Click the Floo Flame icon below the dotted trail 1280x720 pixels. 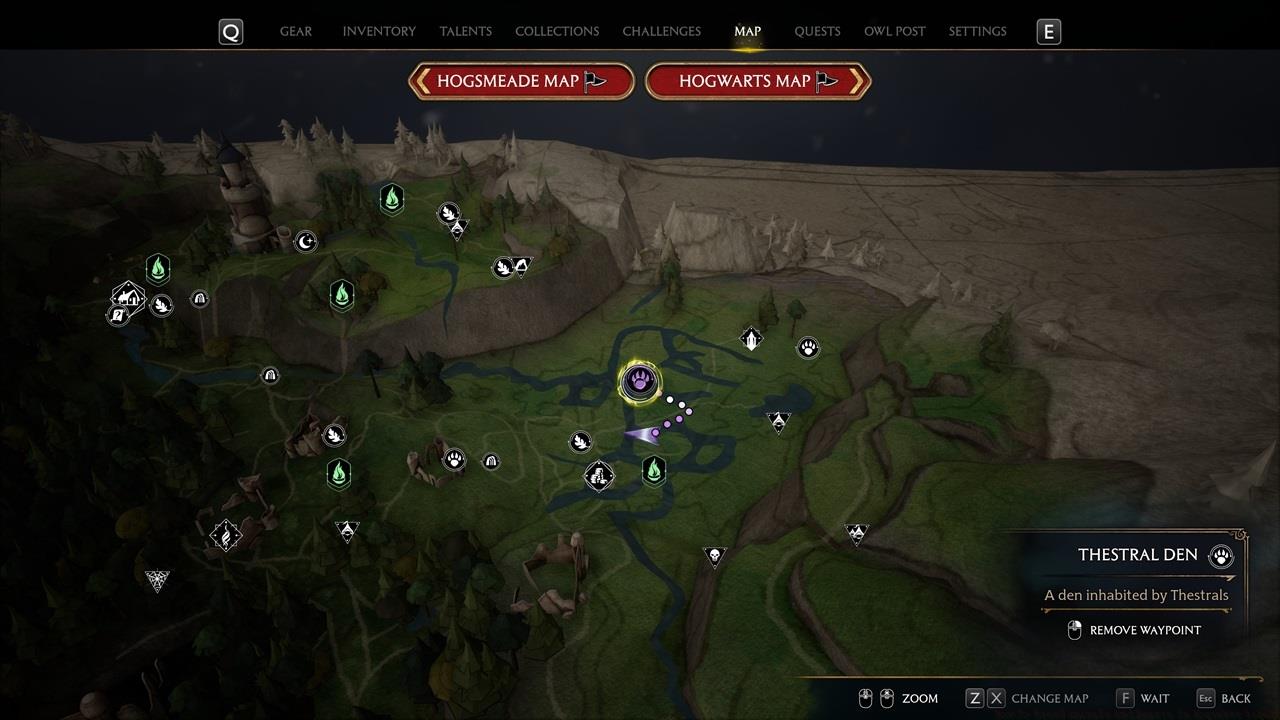click(652, 470)
